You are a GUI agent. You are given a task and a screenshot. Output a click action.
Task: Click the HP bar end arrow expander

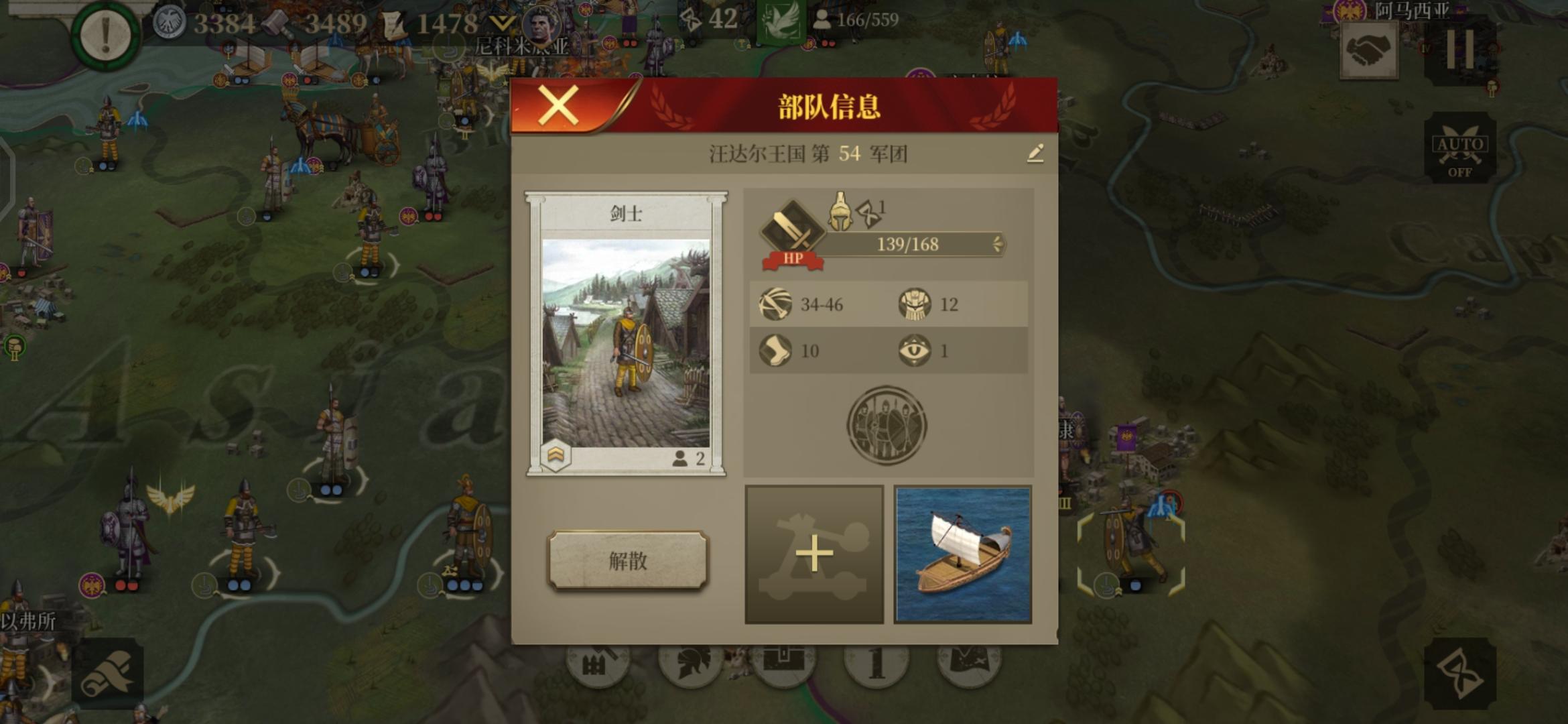[x=998, y=244]
